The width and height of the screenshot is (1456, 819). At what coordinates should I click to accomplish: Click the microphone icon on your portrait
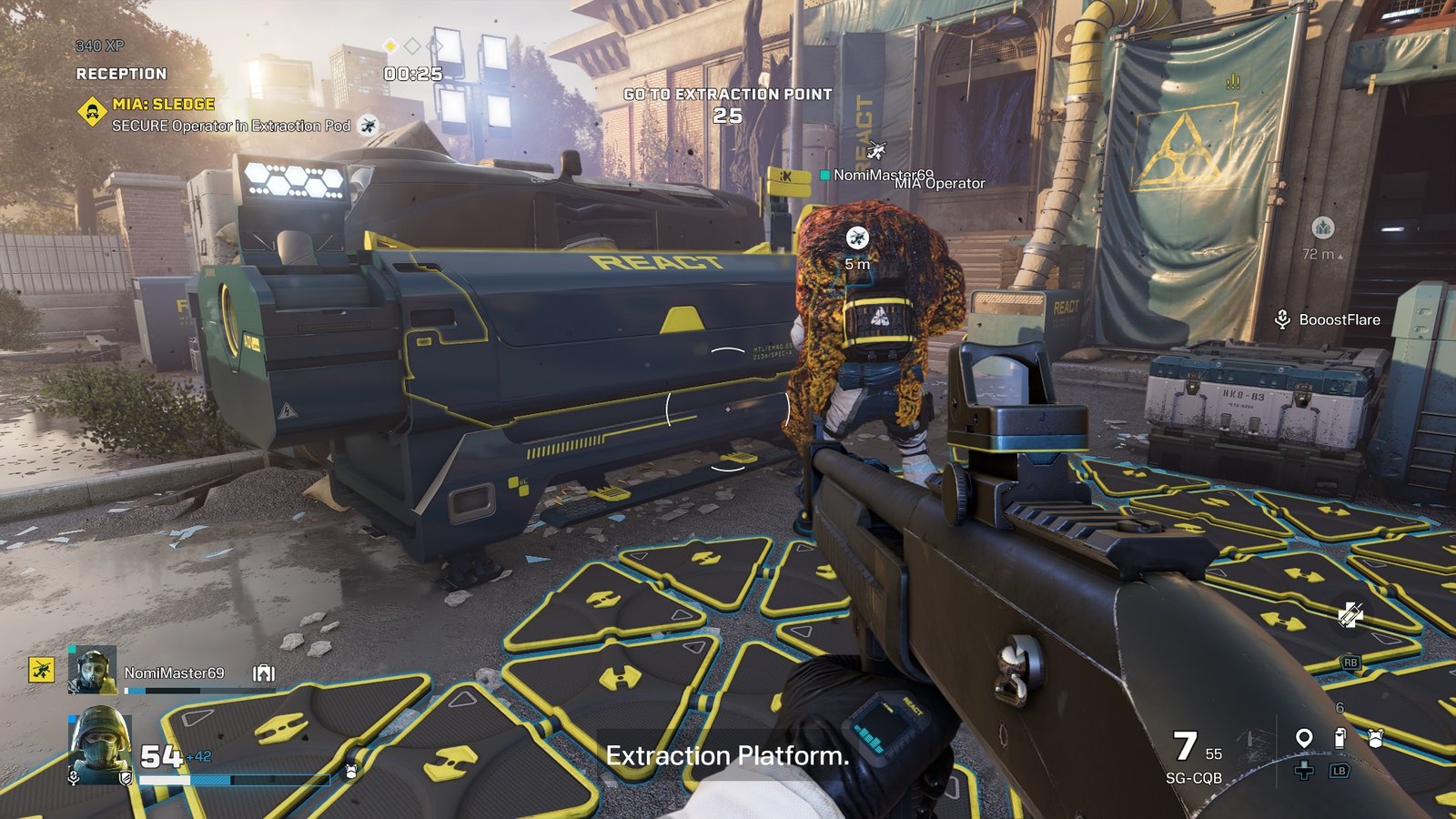75,777
